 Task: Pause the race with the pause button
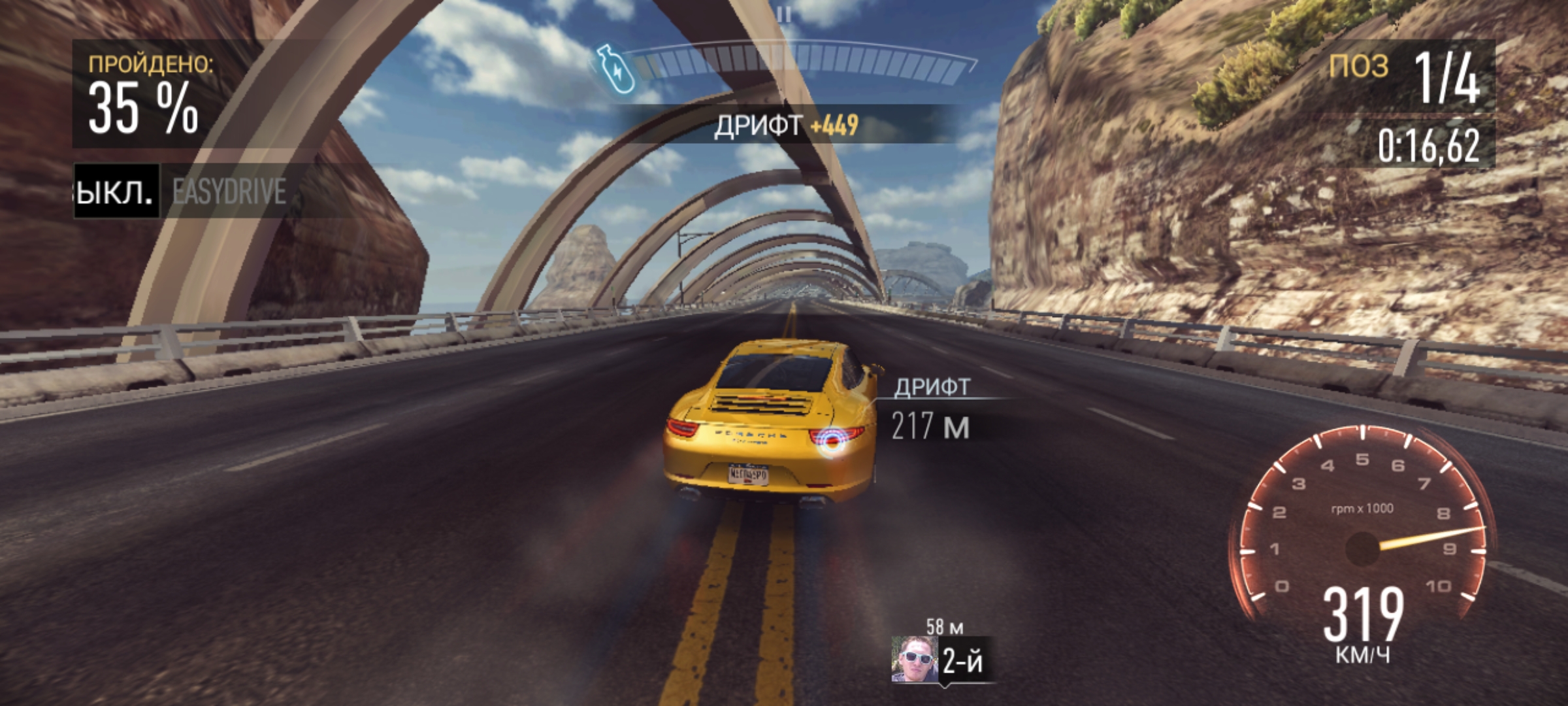click(785, 14)
